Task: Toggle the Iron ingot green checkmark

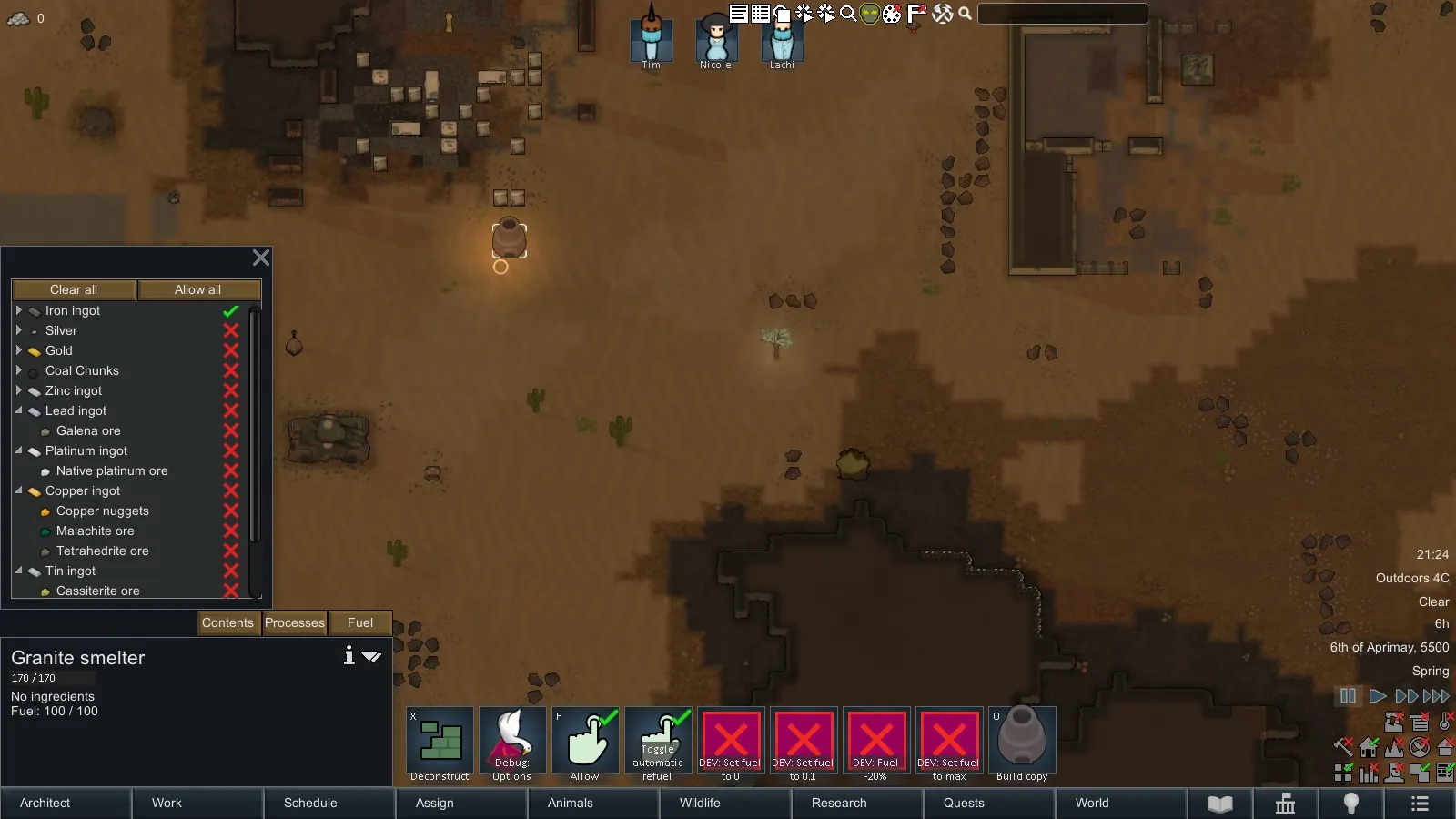Action: pyautogui.click(x=231, y=311)
